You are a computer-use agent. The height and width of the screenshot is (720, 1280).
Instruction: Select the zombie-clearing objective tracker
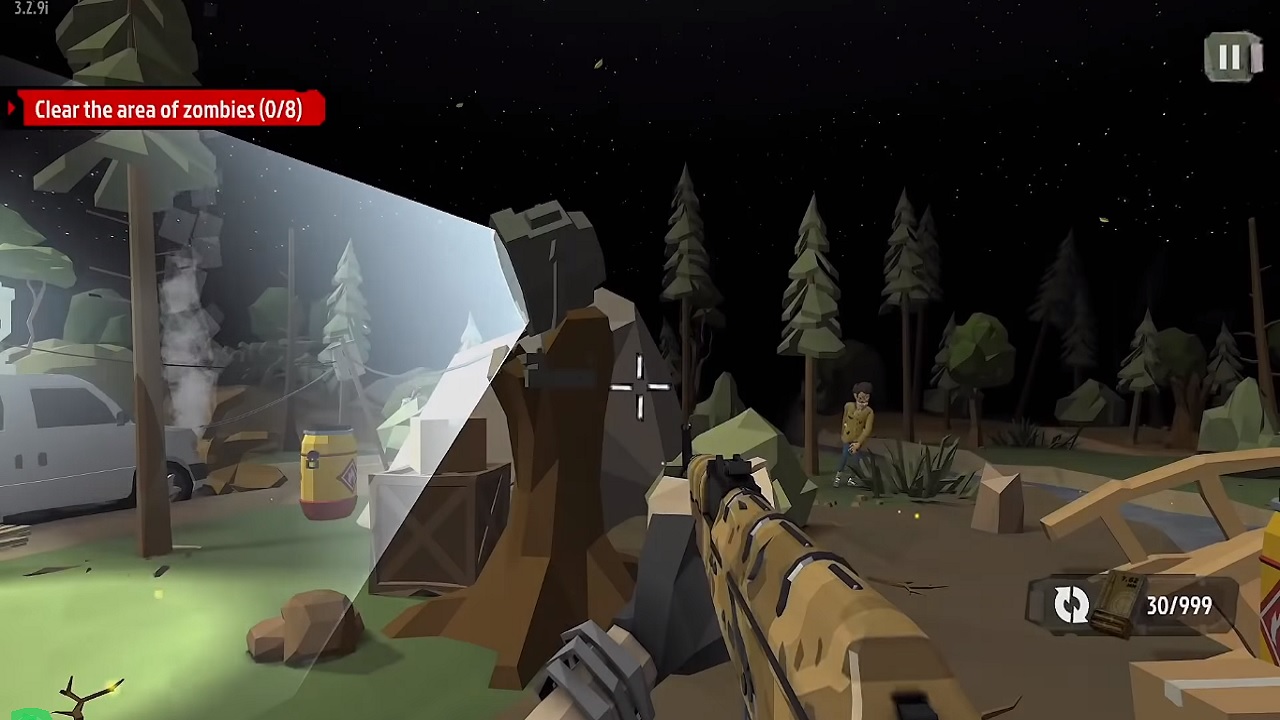[x=167, y=110]
